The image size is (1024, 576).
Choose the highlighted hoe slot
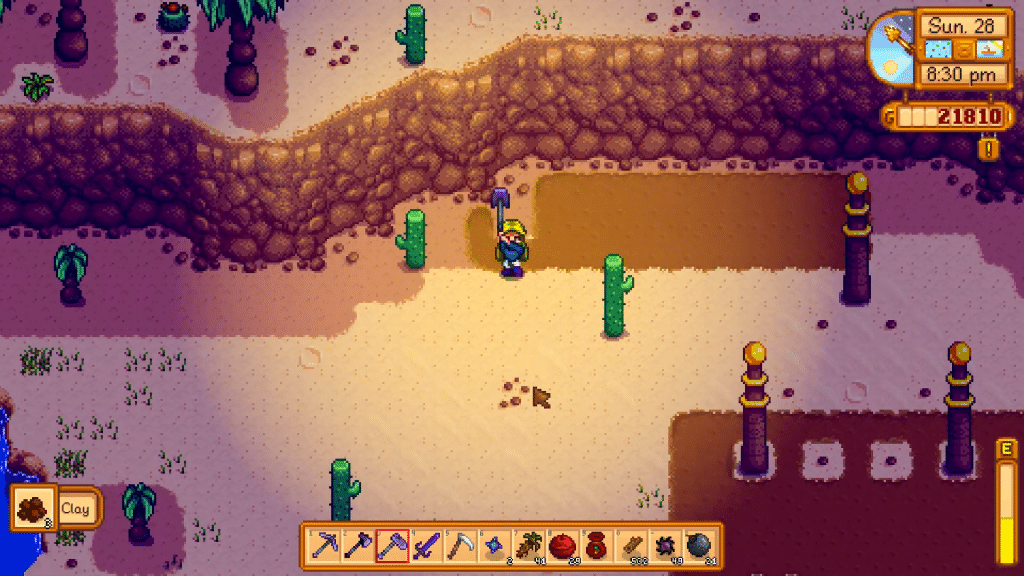pos(392,545)
